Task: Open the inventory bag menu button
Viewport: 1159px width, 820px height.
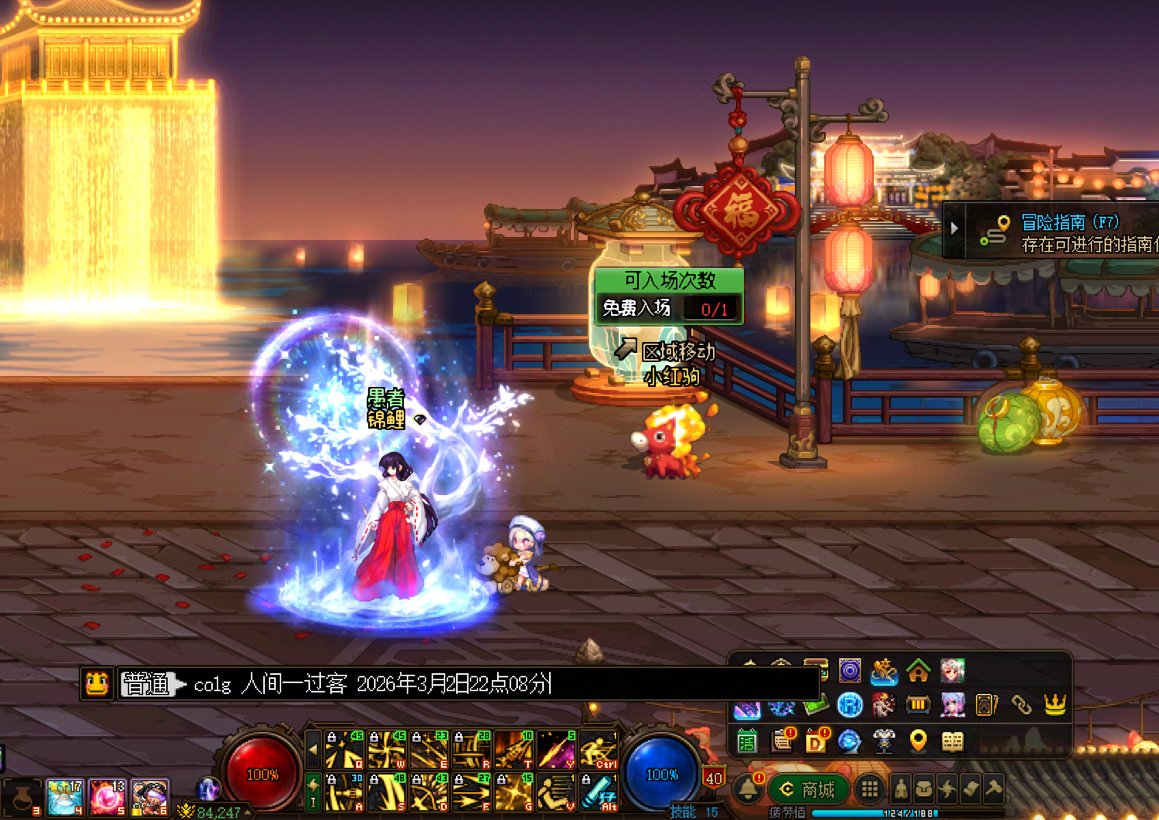Action: [924, 789]
